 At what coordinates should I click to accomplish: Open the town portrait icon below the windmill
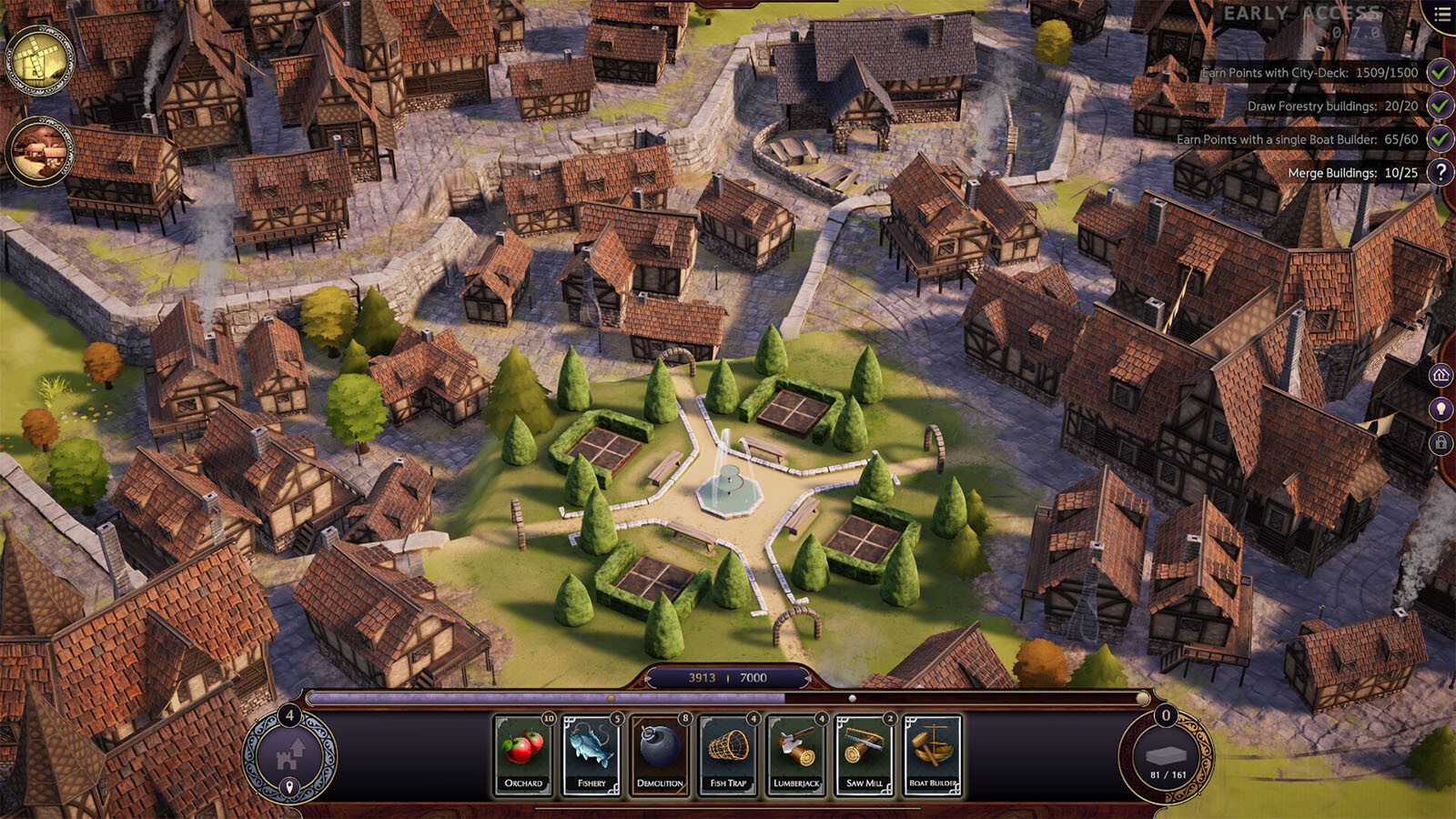(39, 151)
